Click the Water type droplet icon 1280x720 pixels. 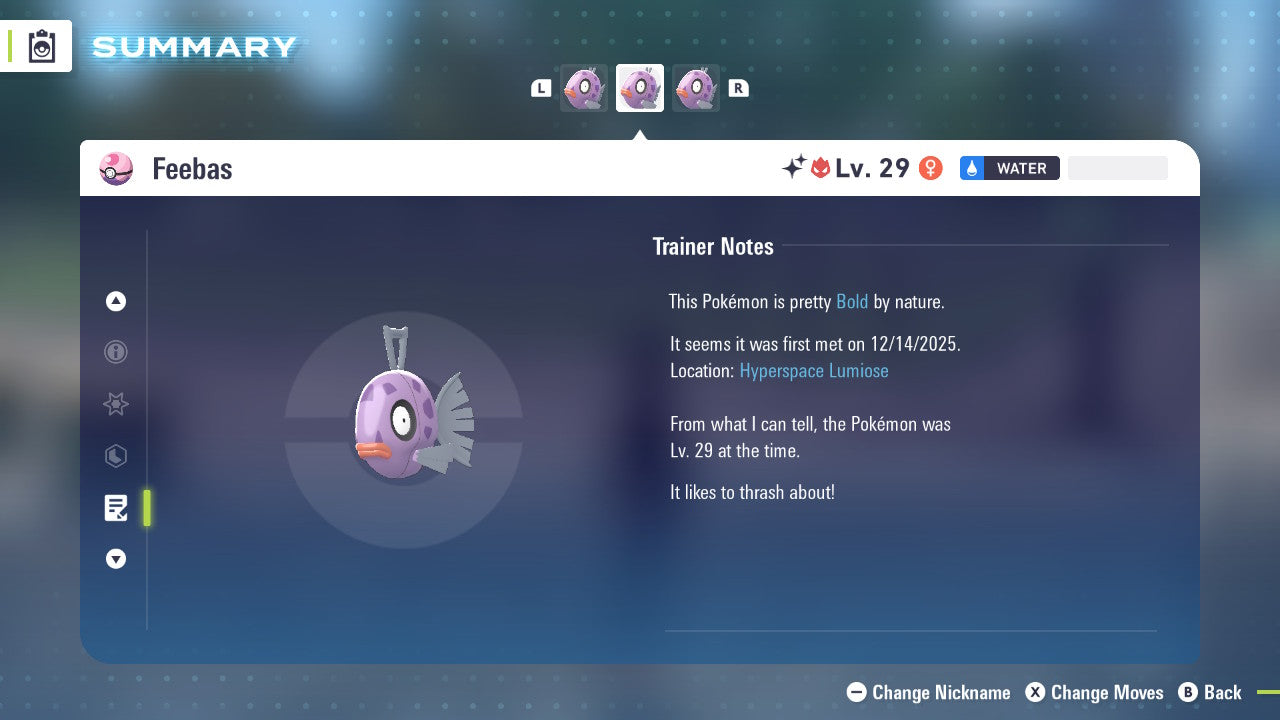pos(972,168)
